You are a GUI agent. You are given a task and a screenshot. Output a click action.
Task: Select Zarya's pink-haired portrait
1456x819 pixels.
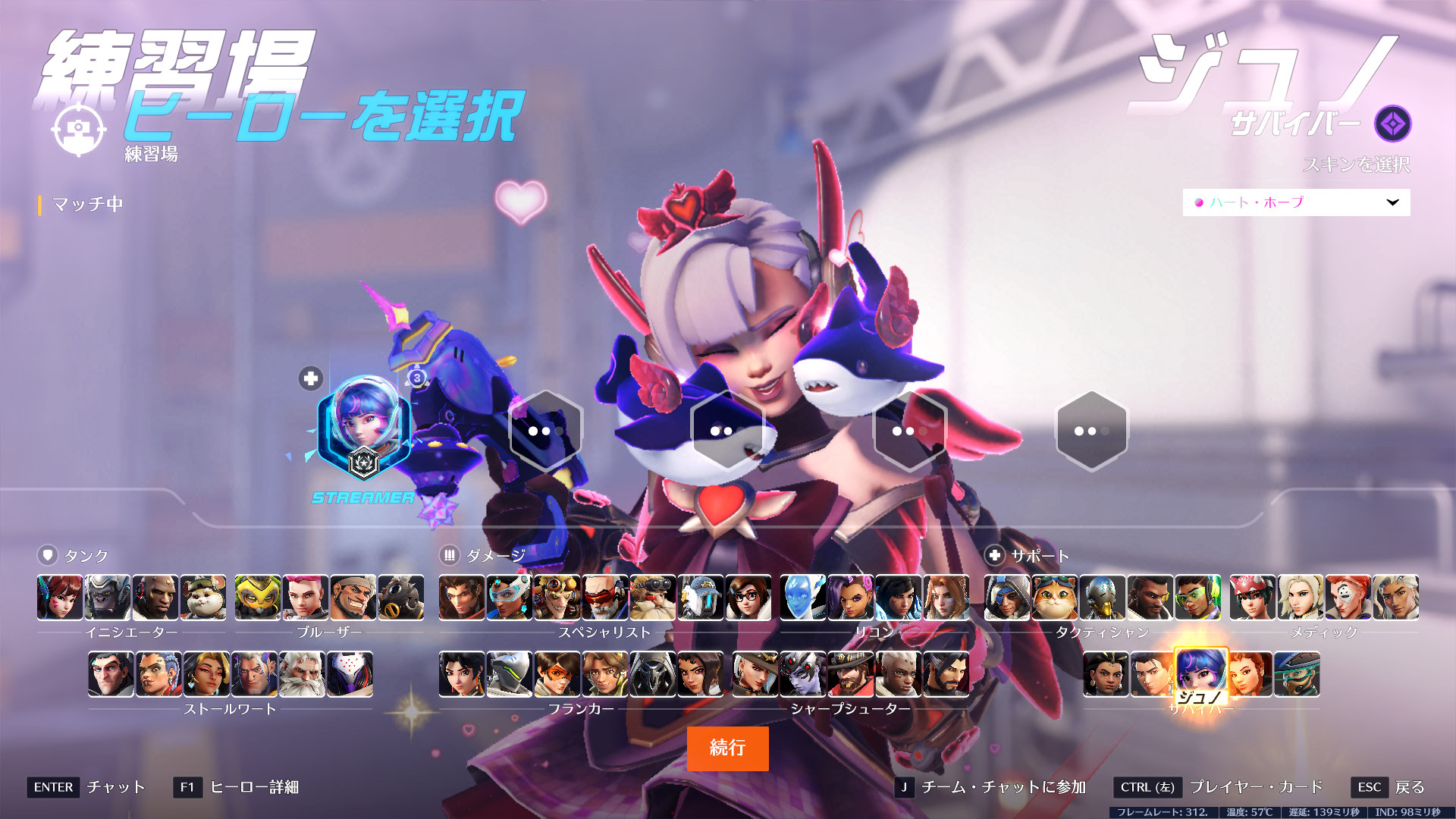pos(305,597)
